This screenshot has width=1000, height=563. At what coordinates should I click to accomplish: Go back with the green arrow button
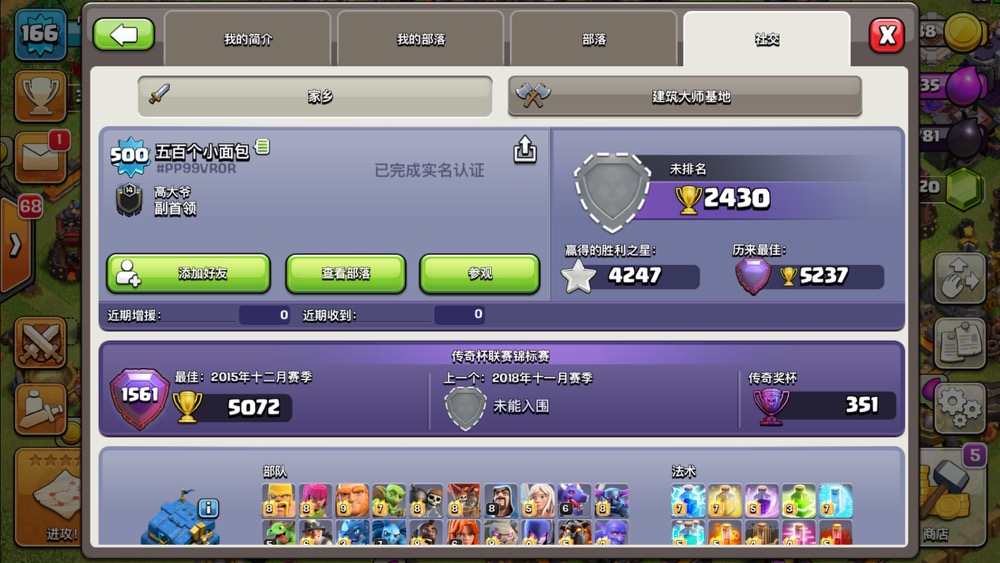pyautogui.click(x=124, y=35)
